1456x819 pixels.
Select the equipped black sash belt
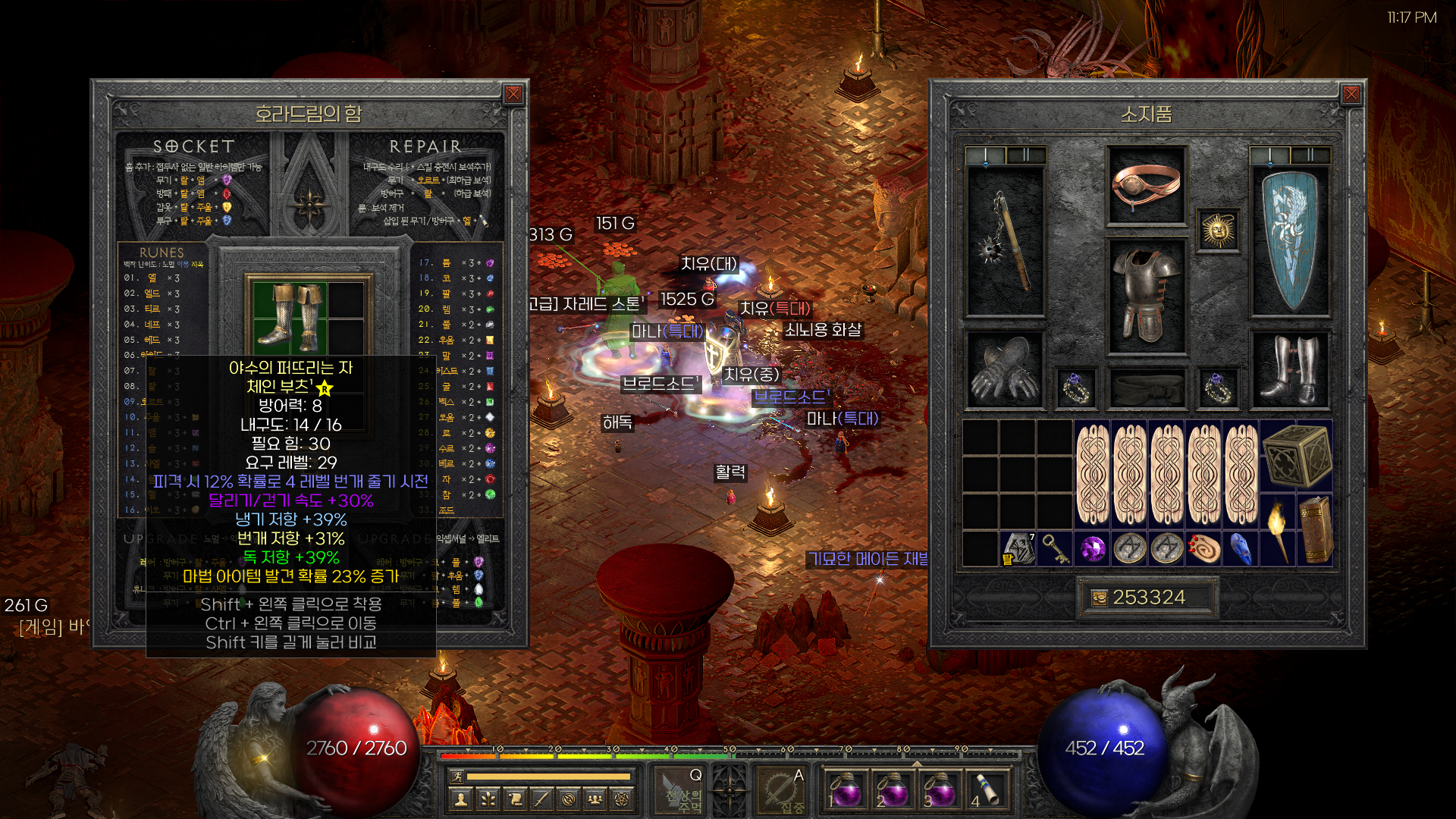tap(1145, 388)
